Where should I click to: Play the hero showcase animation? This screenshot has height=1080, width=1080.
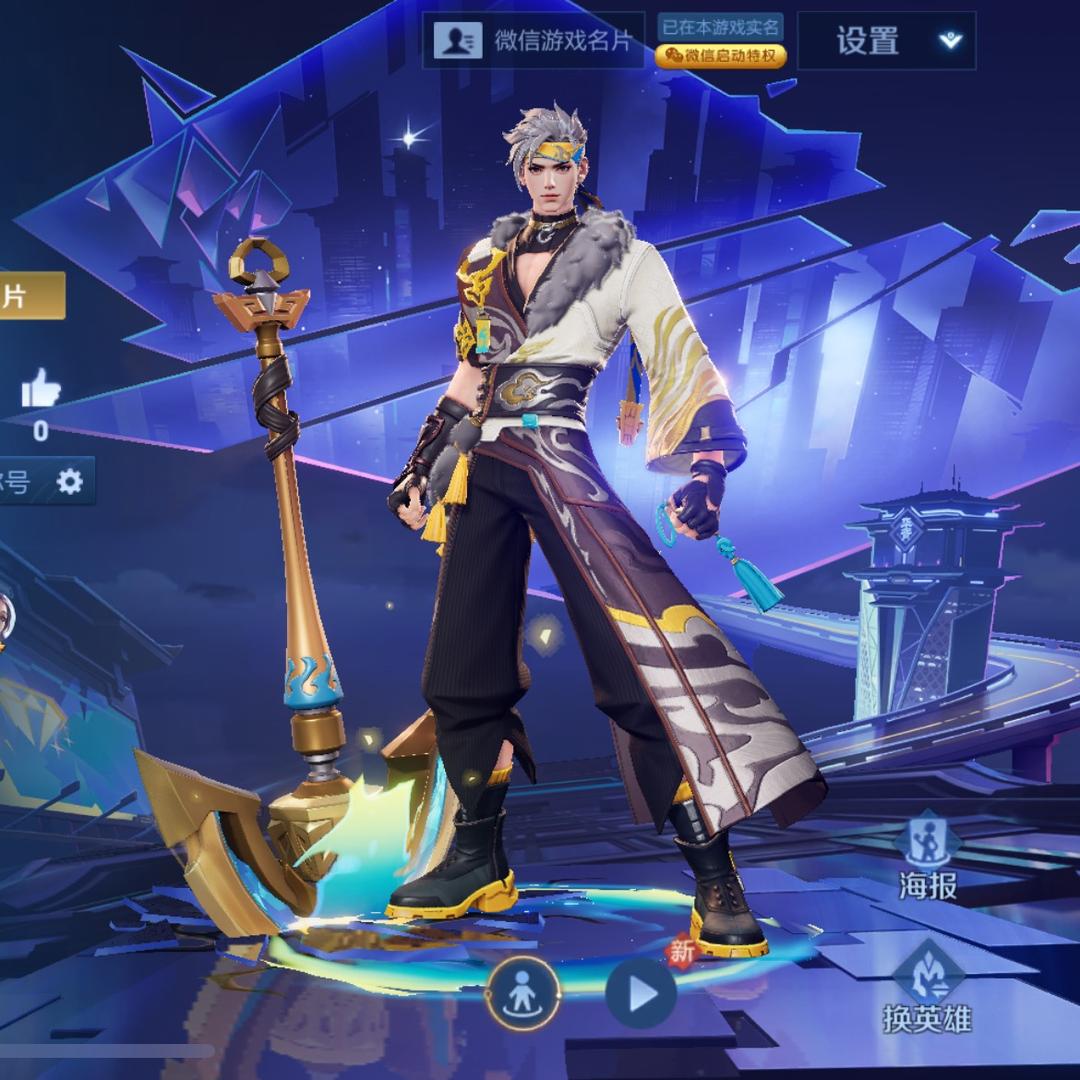pos(641,994)
